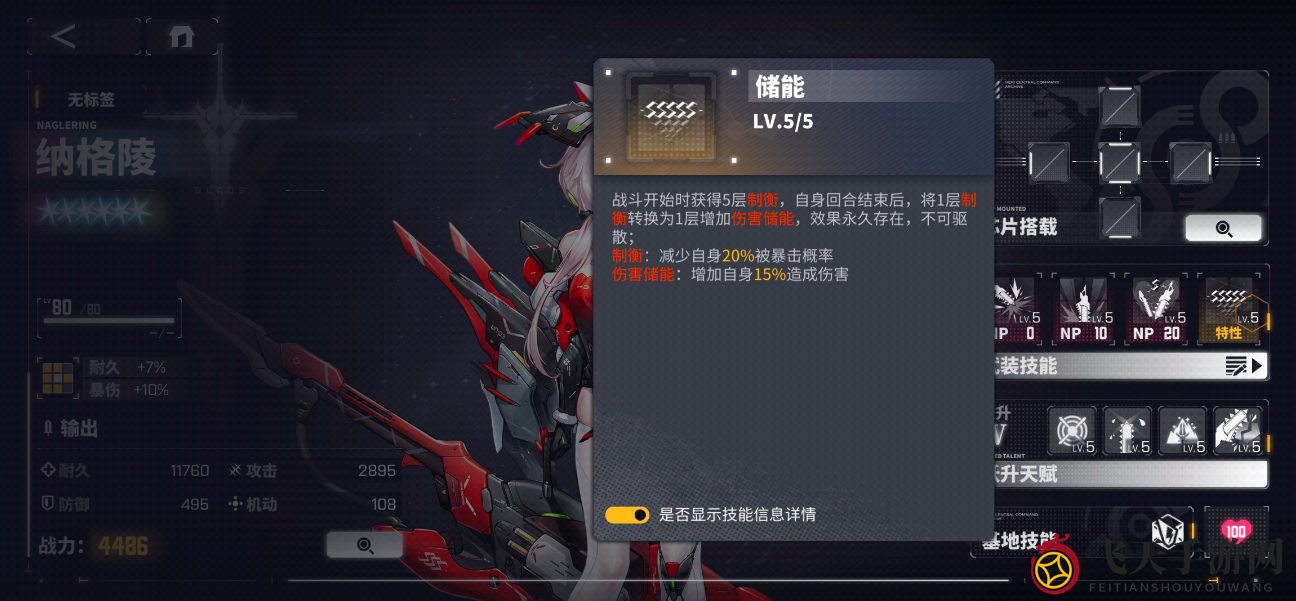Open the chip loadout magnifier button
Viewport: 1296px width, 601px height.
coord(1222,228)
